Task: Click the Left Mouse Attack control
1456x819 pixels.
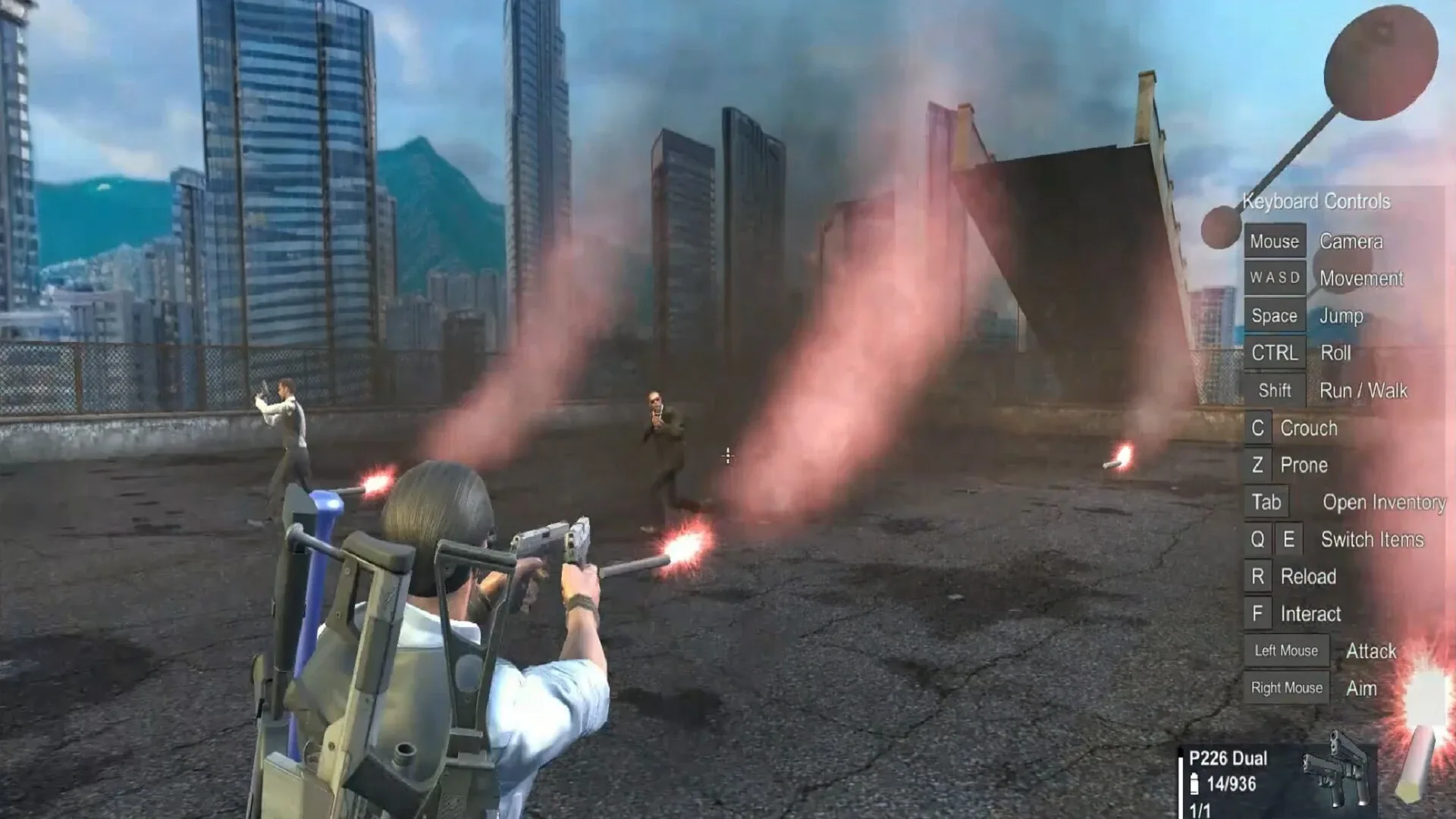Action: click(x=1286, y=651)
